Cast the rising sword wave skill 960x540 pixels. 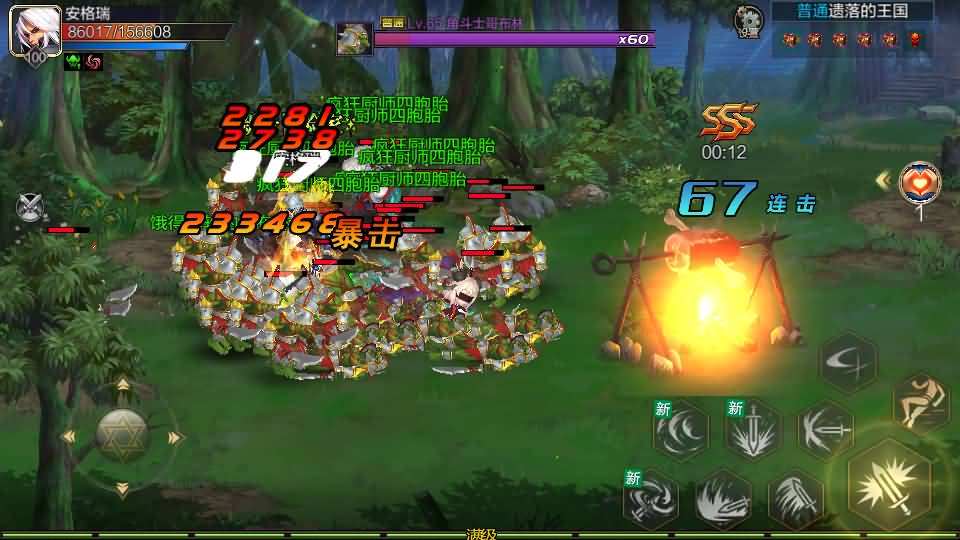coord(723,497)
